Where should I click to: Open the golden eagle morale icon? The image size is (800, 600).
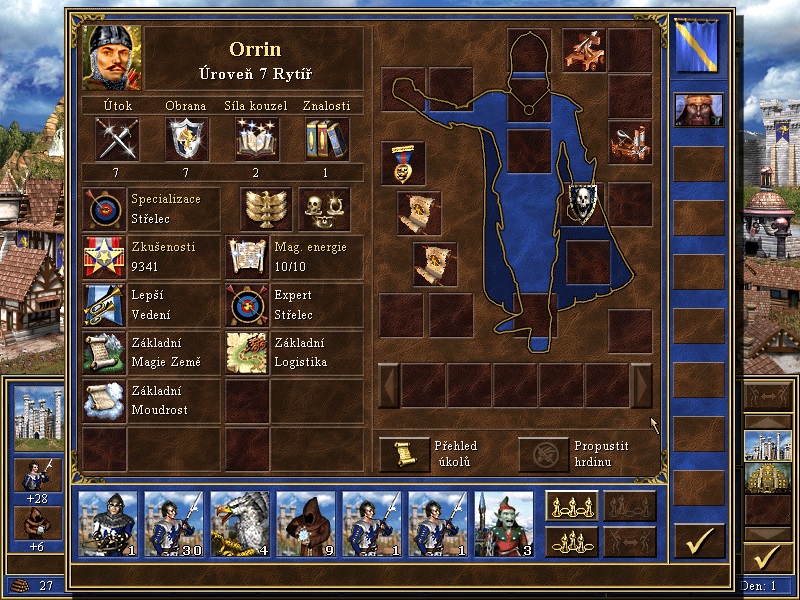coord(264,209)
